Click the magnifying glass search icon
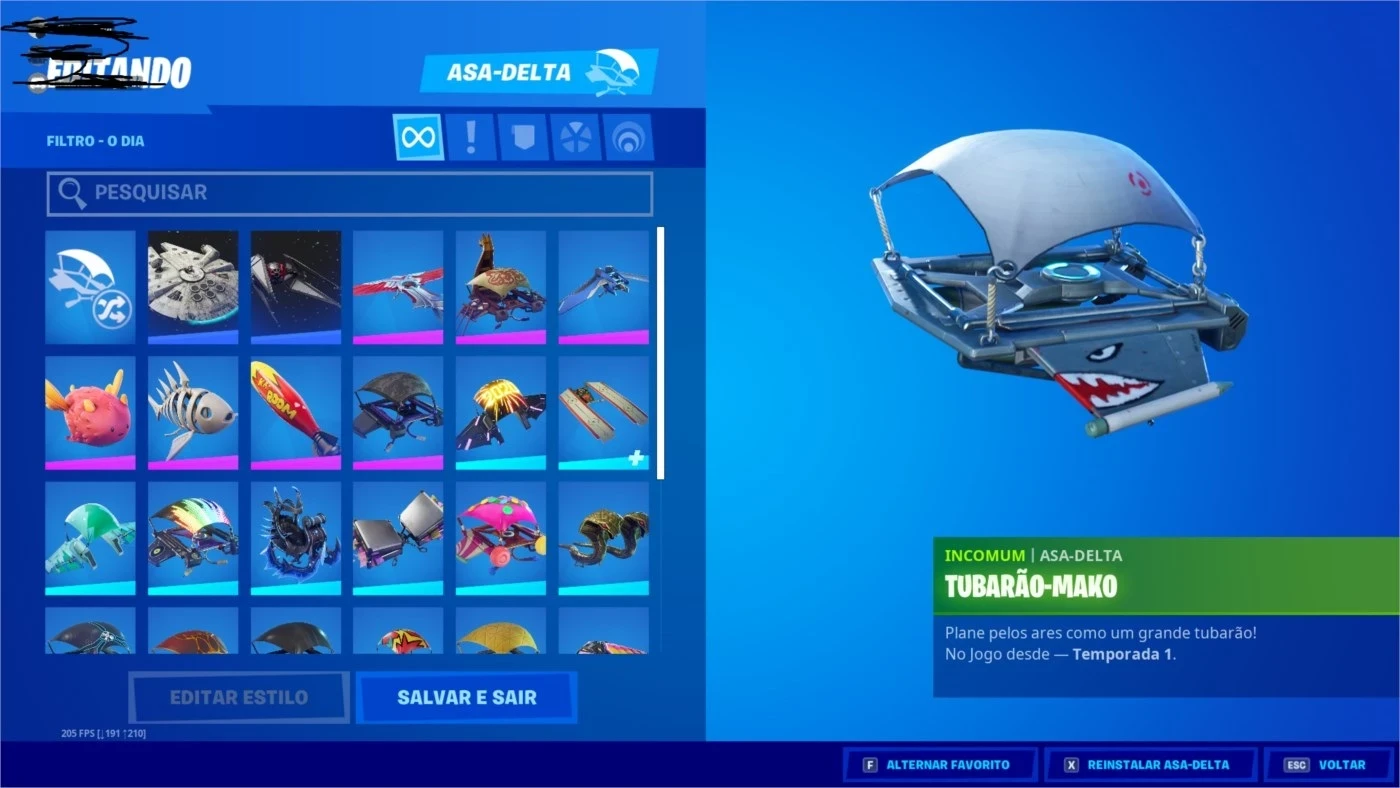 tap(71, 192)
